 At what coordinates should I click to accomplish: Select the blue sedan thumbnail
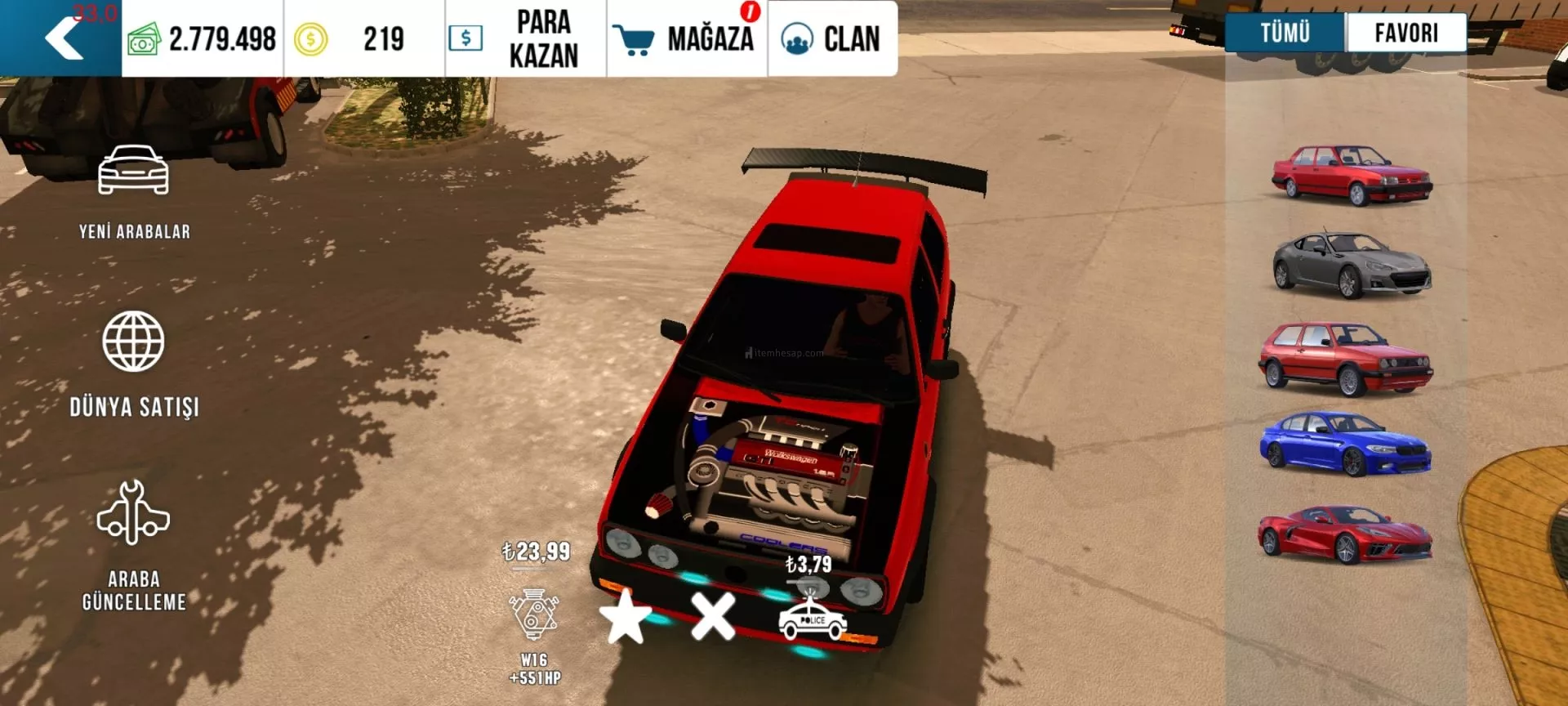click(x=1346, y=444)
